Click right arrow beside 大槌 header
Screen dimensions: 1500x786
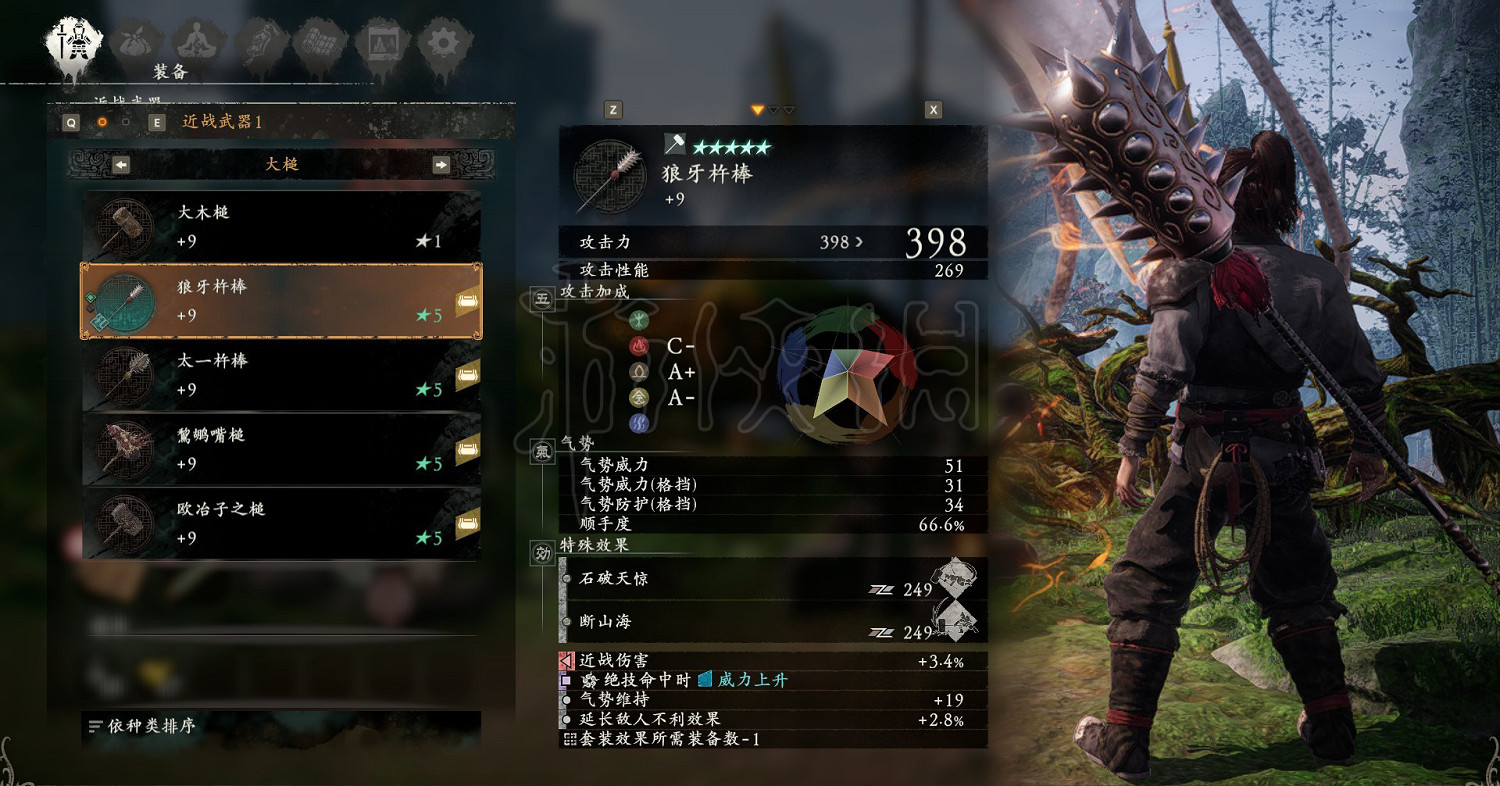[443, 164]
